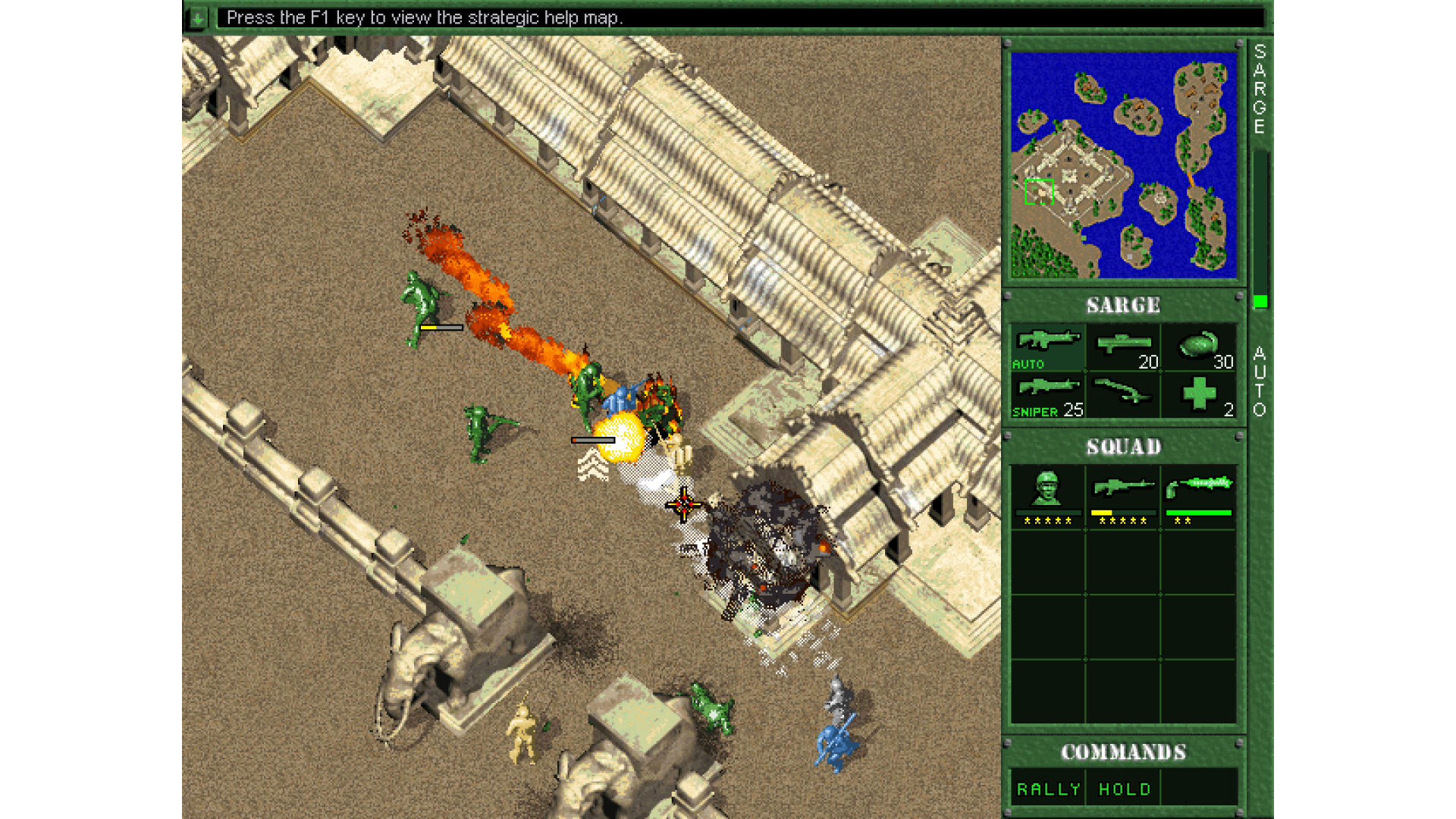Screen dimensions: 1456x819
Task: Select the soldier portrait squad member
Action: pyautogui.click(x=1047, y=497)
